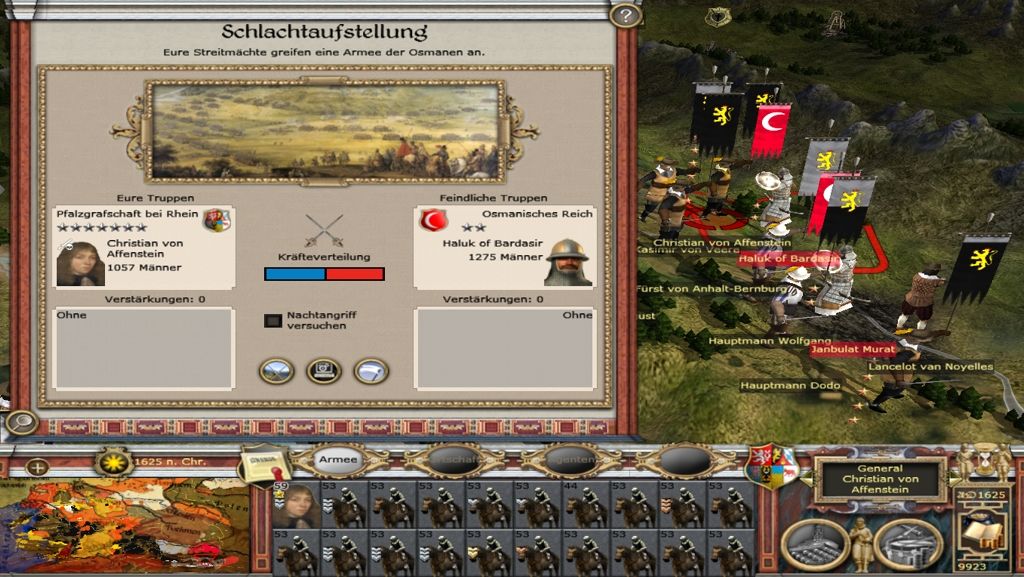Open help with the question mark button
Viewport: 1024px width, 577px height.
click(625, 16)
